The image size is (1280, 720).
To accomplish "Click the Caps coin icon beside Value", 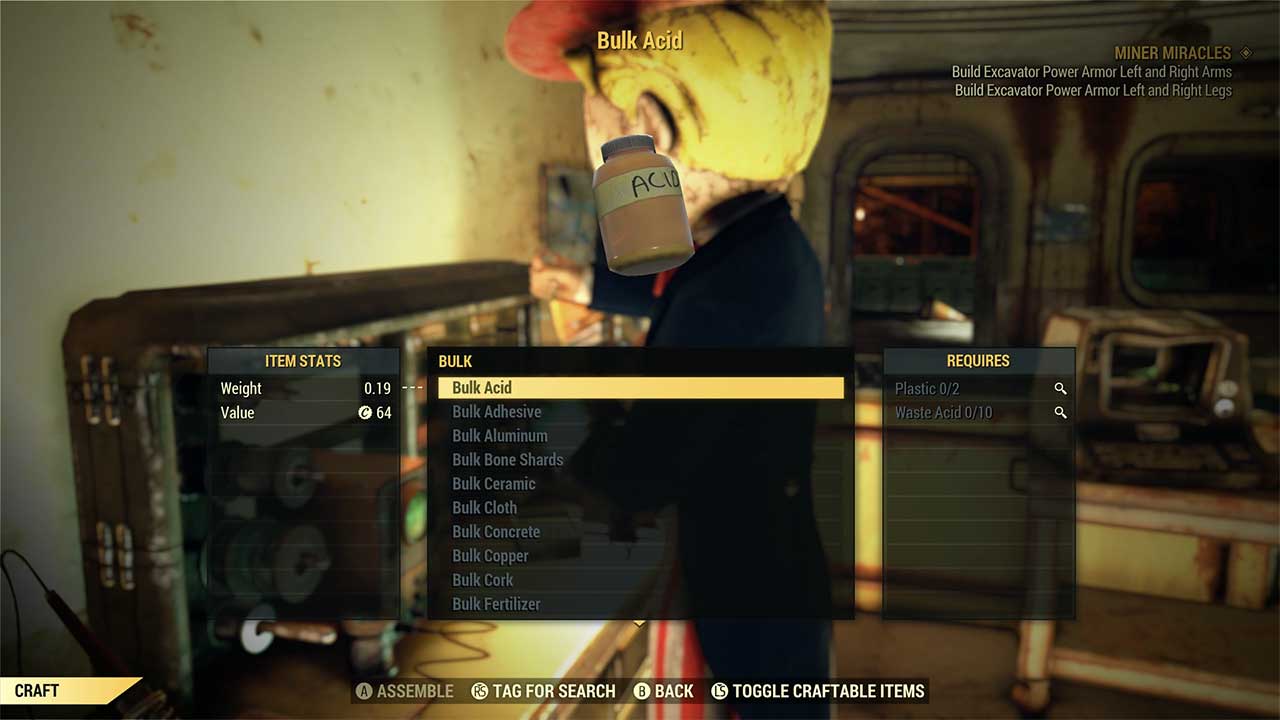I will coord(366,412).
